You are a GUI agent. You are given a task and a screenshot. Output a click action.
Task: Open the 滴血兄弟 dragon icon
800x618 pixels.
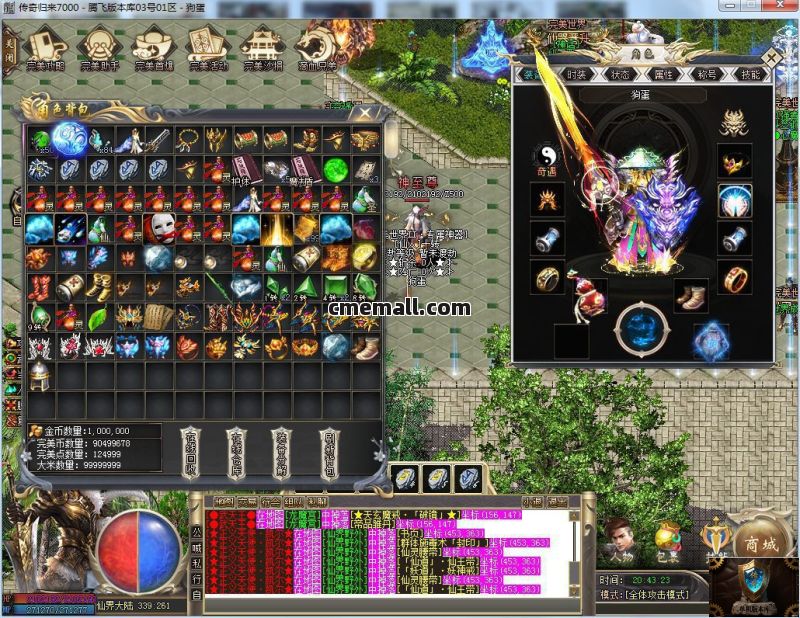(316, 45)
